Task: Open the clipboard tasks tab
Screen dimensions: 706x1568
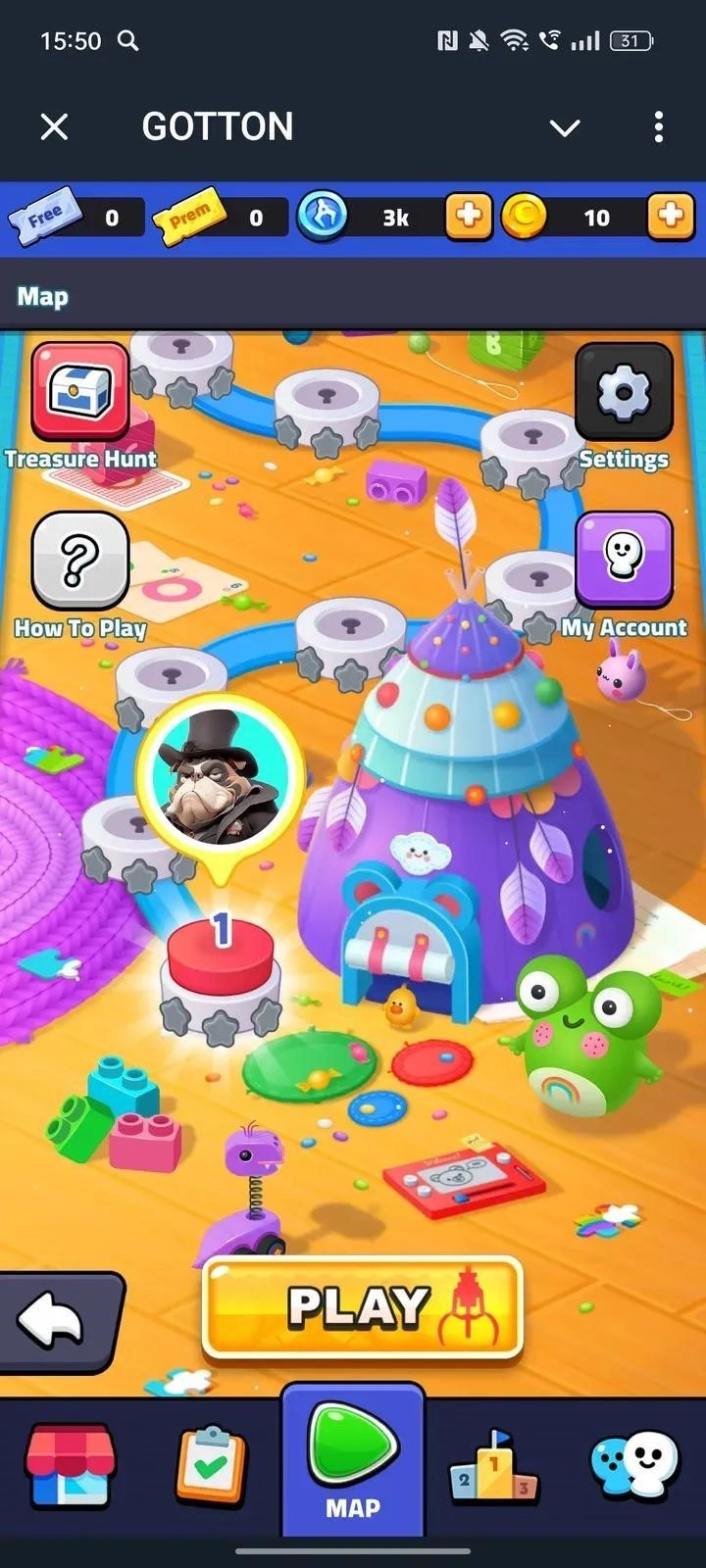Action: pos(211,1466)
